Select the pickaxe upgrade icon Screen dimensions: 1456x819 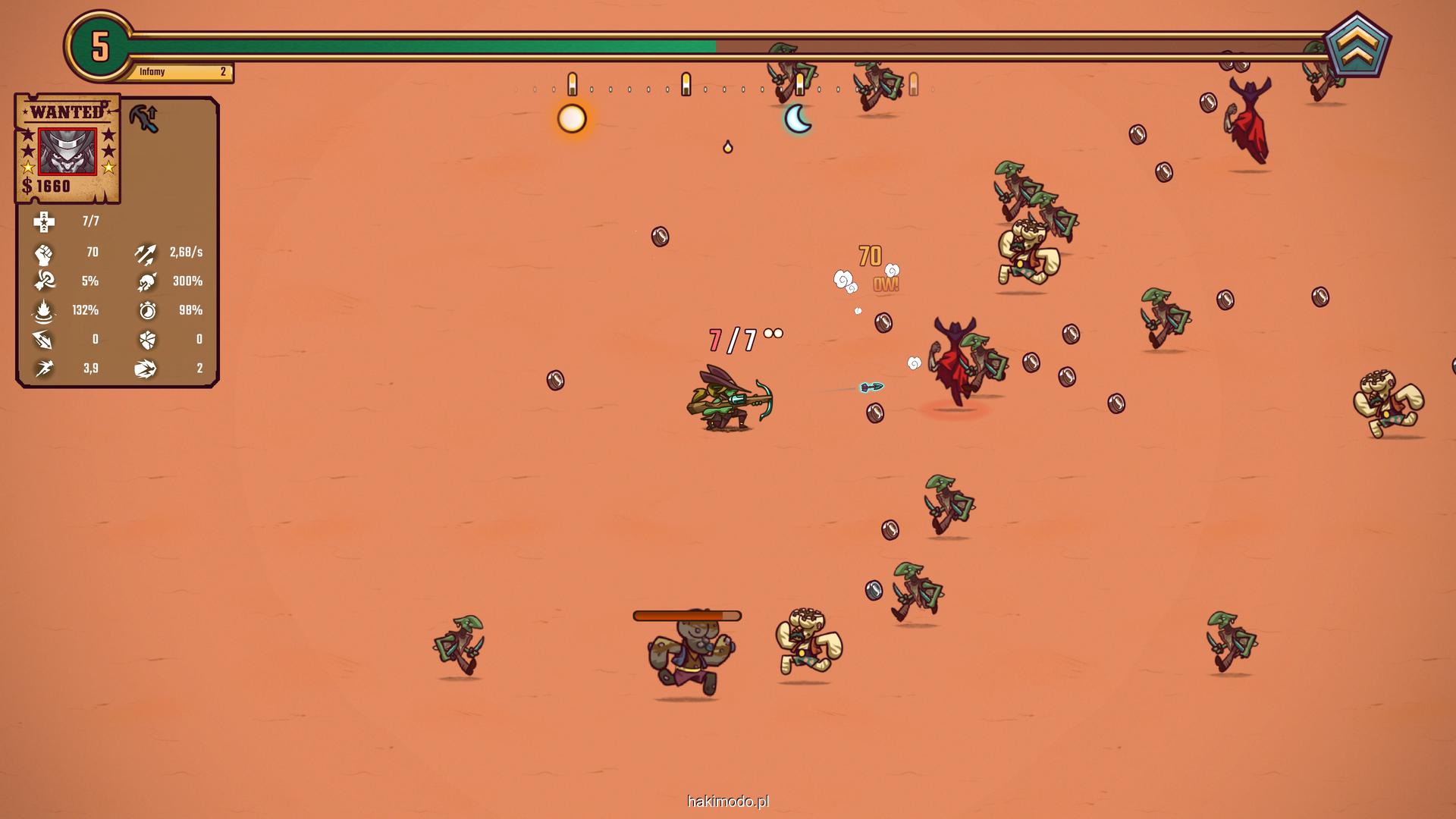[143, 118]
